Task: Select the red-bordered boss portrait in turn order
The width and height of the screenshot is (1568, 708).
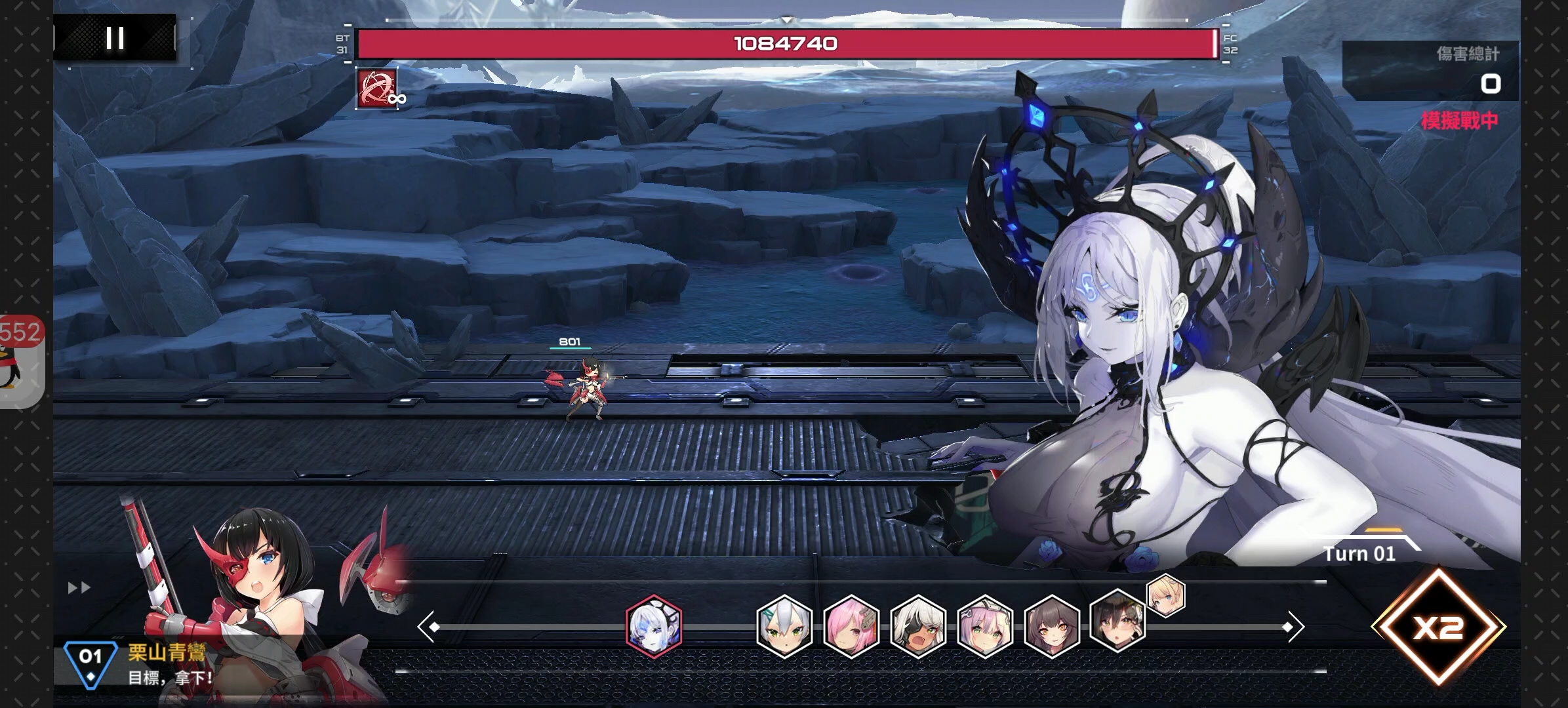Action: [654, 626]
